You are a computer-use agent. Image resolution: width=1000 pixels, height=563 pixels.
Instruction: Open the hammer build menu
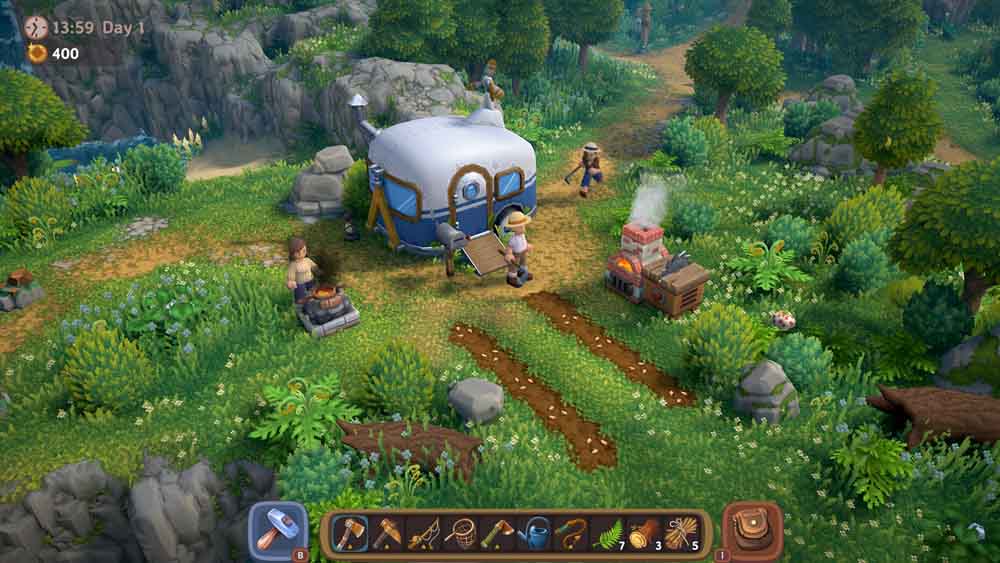click(276, 530)
